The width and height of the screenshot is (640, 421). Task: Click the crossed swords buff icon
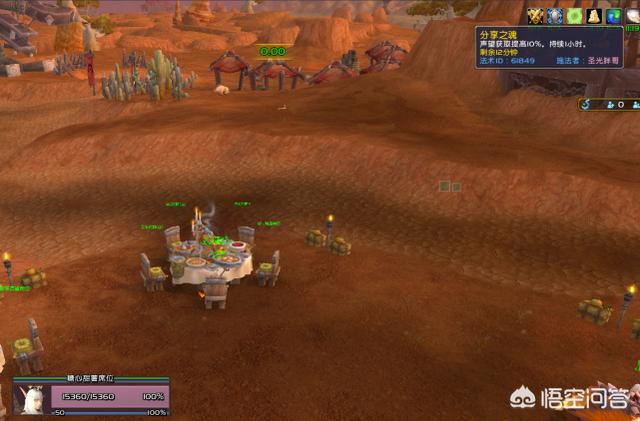(x=535, y=15)
